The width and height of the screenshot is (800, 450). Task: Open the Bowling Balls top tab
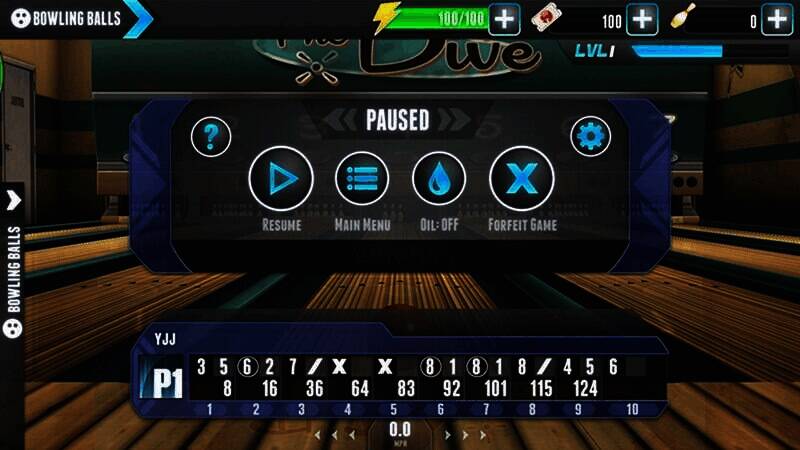tap(70, 18)
